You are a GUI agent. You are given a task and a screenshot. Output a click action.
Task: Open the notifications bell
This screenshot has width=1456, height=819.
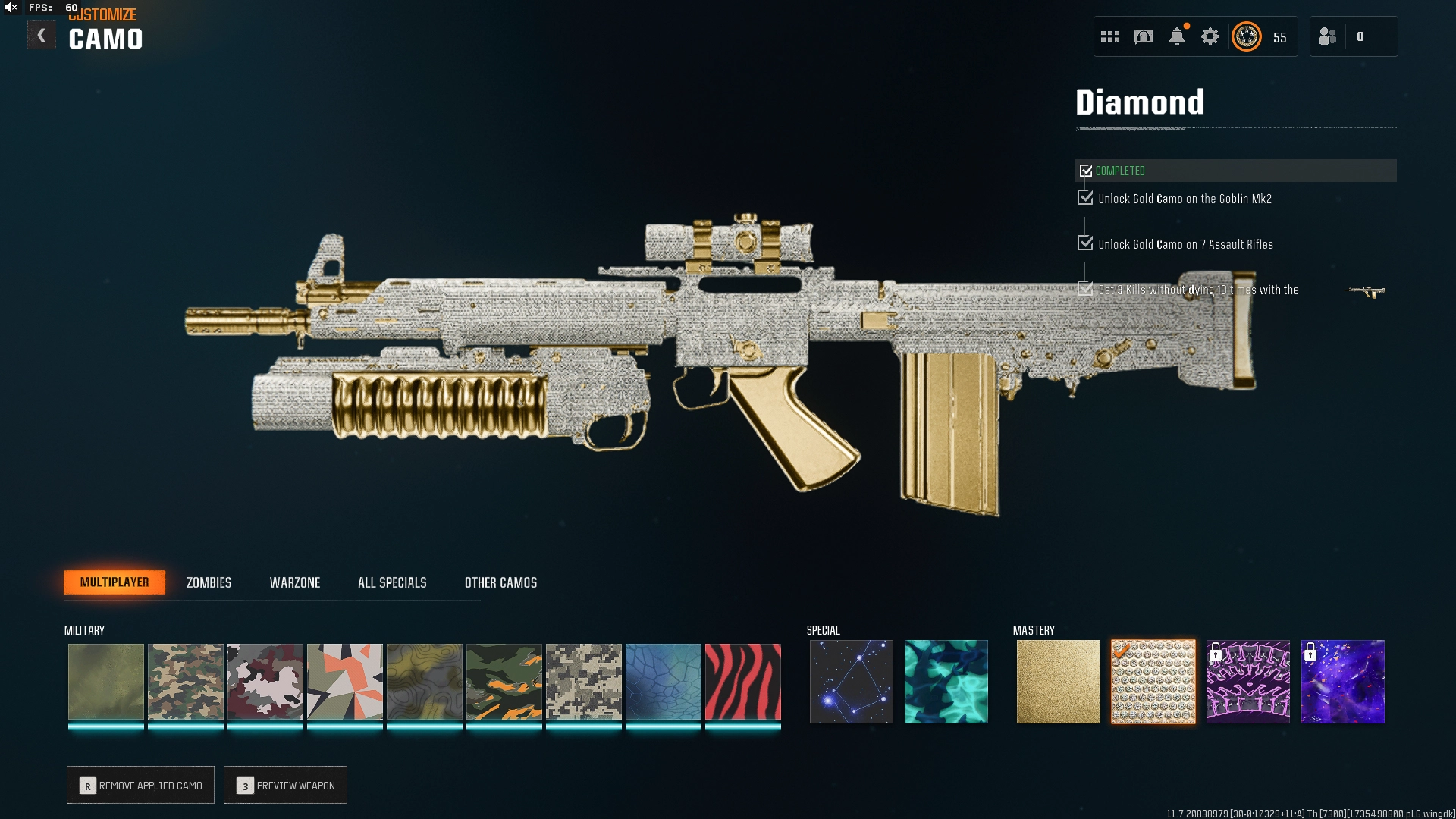(1176, 36)
